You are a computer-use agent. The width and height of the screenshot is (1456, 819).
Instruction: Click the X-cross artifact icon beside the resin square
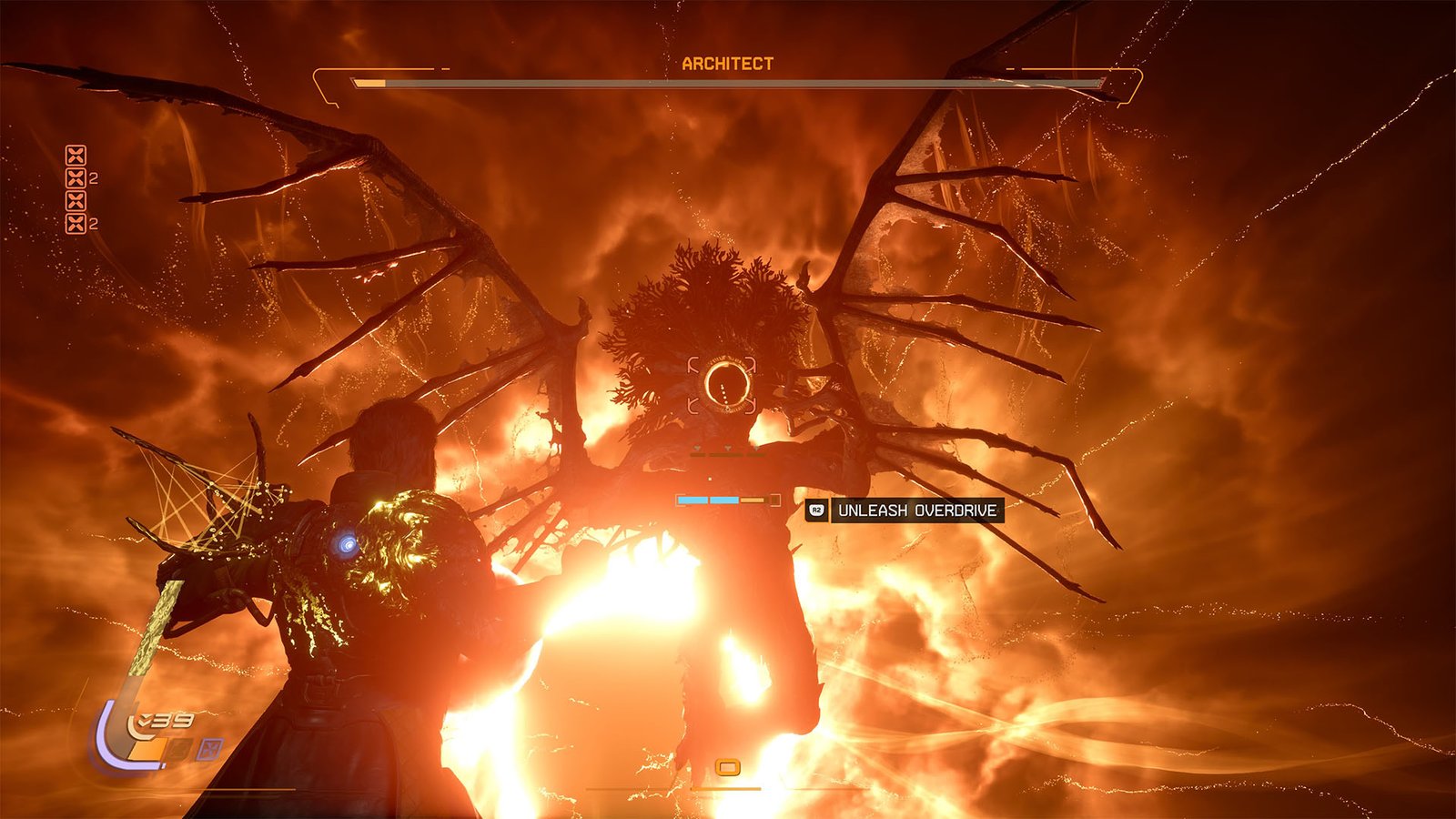(x=210, y=749)
